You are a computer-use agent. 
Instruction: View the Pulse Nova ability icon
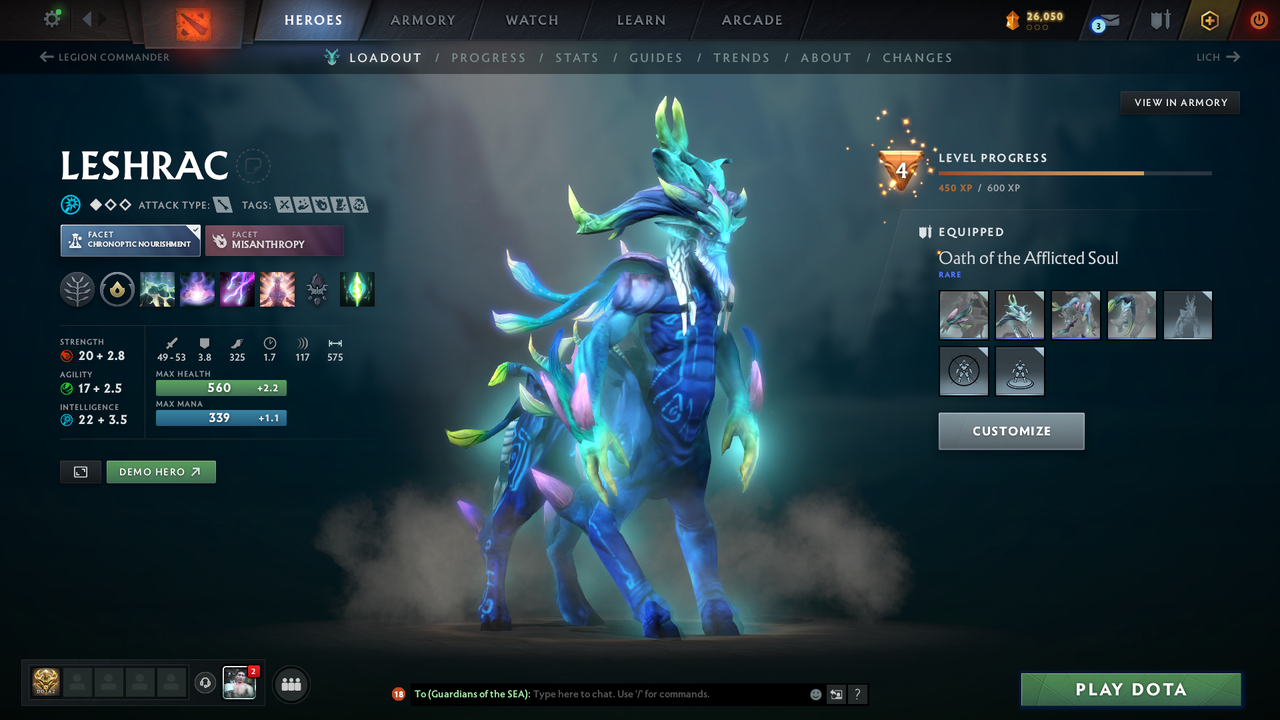(x=277, y=289)
